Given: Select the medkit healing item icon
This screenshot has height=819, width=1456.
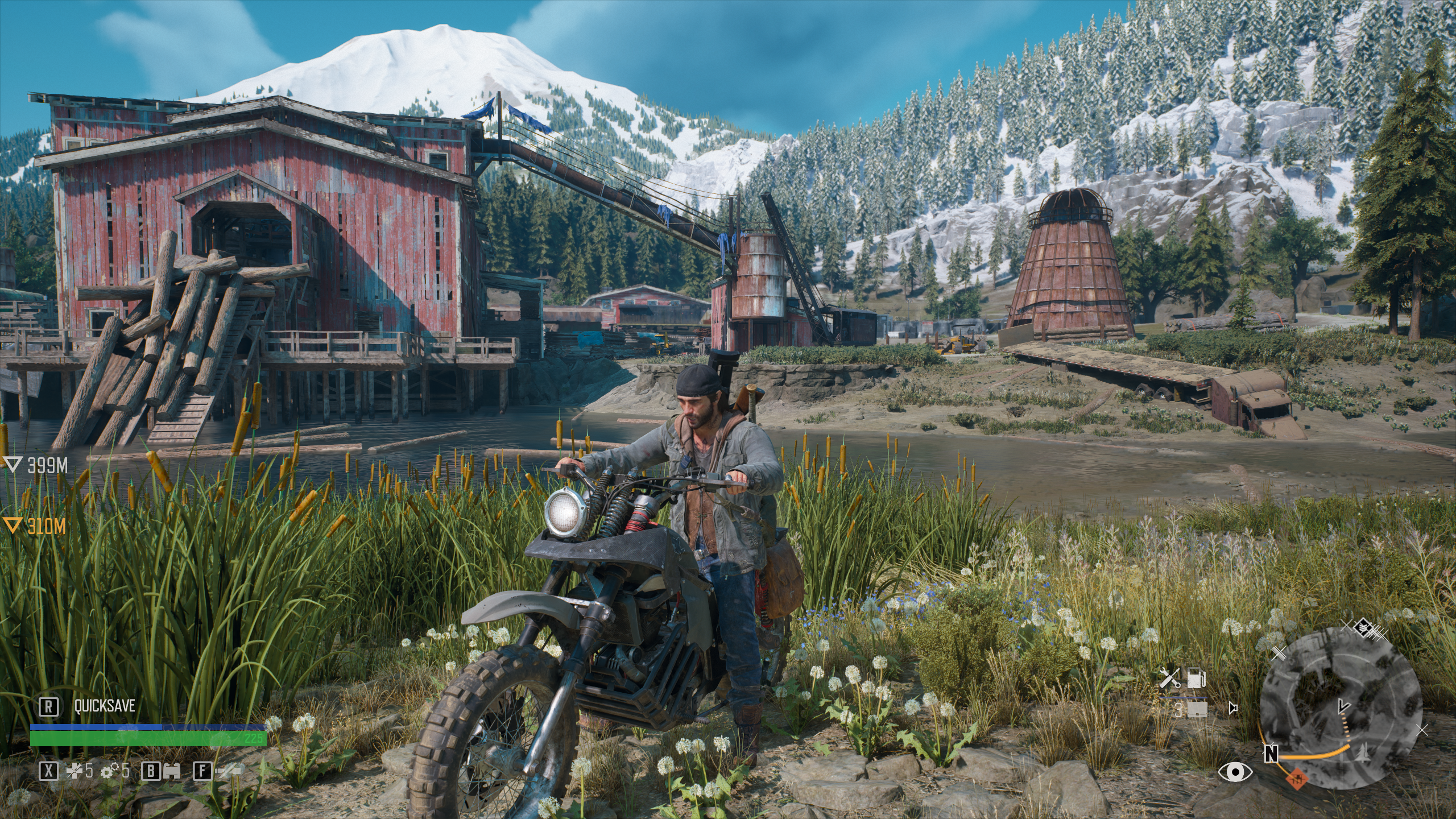Looking at the screenshot, I should coord(75,771).
